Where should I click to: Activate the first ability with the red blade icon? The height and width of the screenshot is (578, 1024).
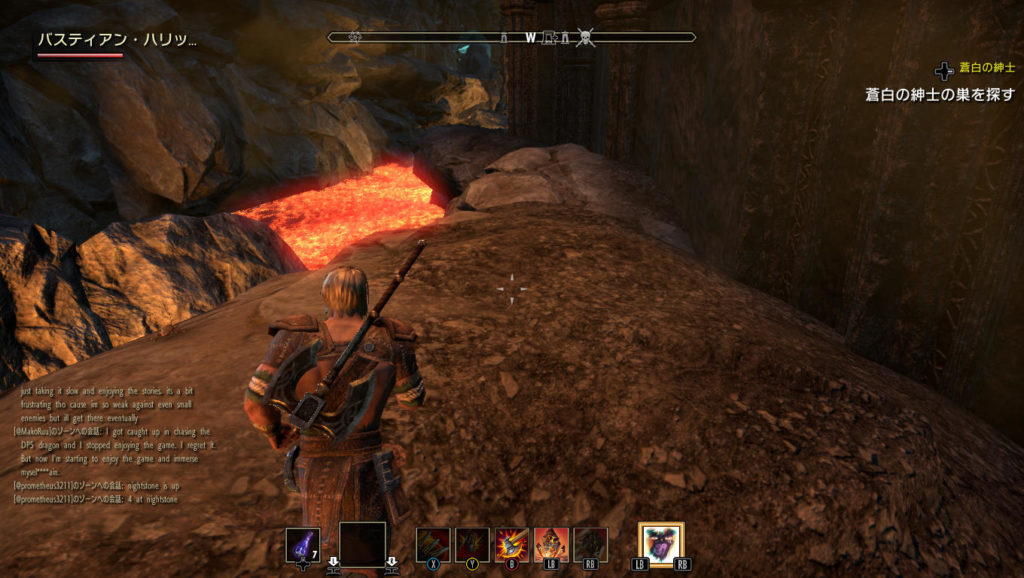[433, 545]
